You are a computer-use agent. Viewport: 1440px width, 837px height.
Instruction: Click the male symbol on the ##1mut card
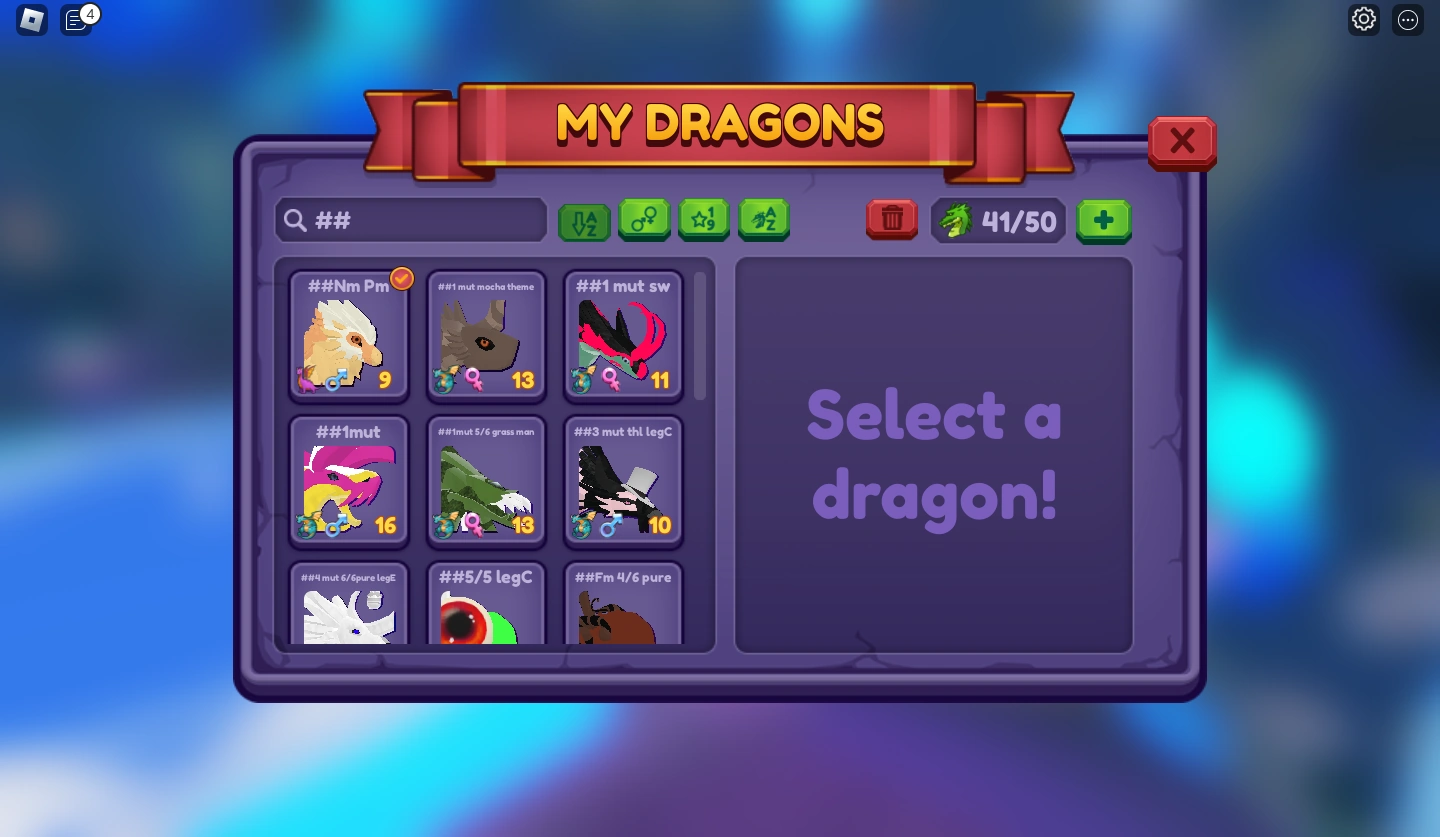tap(337, 523)
